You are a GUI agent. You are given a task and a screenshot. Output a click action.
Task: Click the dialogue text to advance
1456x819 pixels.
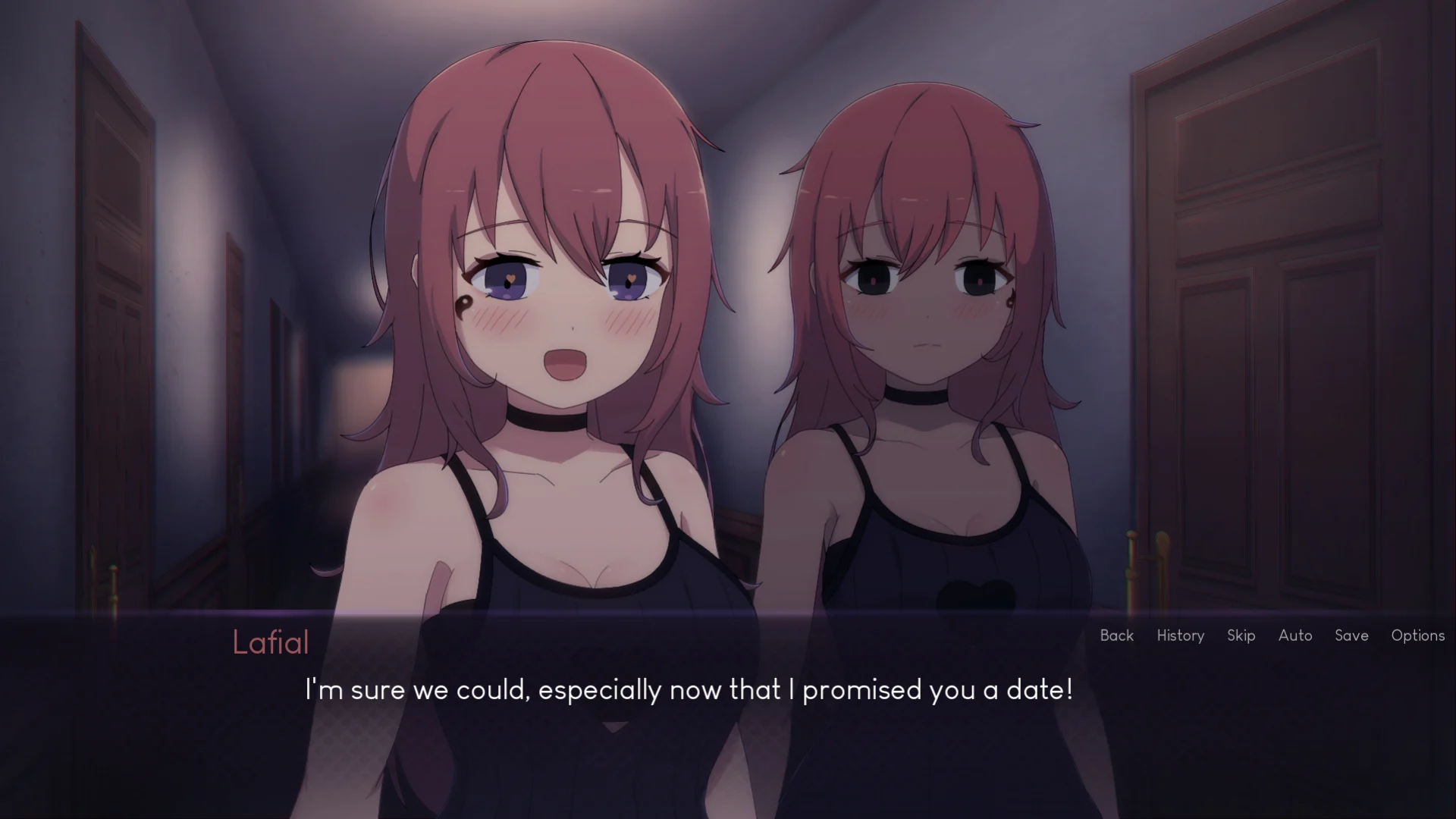click(x=689, y=690)
